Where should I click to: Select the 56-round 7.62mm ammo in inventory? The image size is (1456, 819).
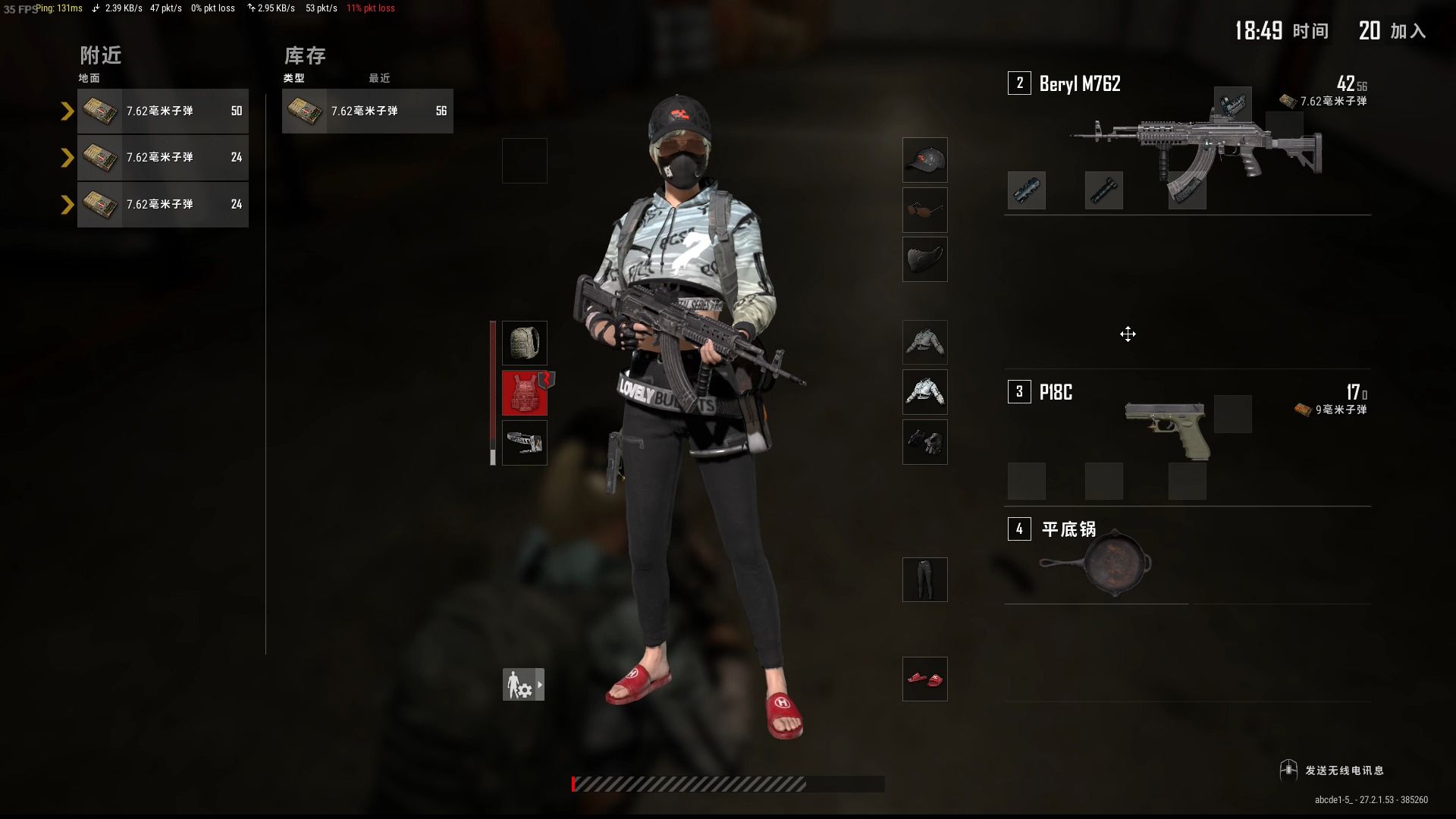(367, 111)
